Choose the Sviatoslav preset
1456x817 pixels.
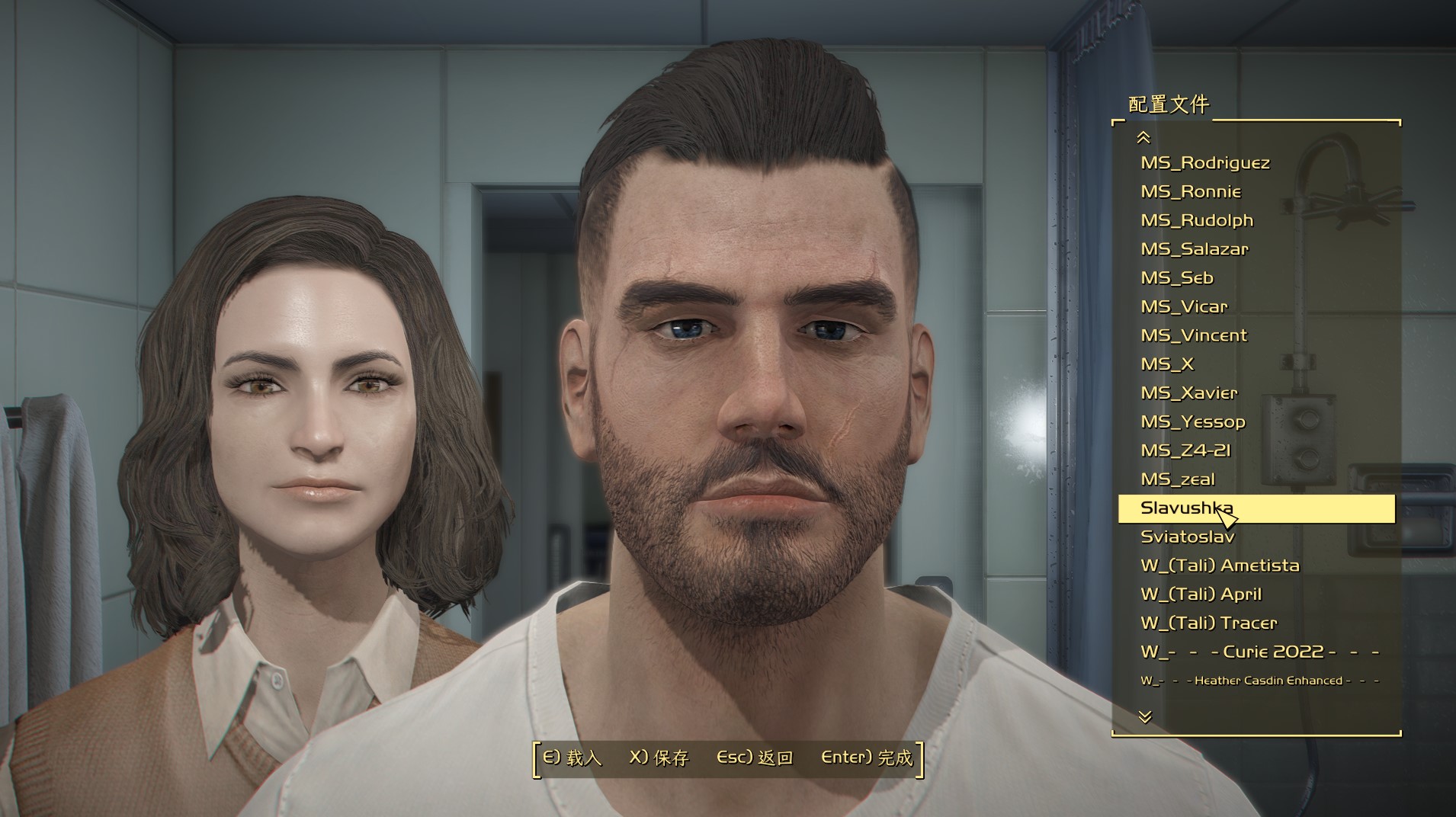pos(1187,537)
